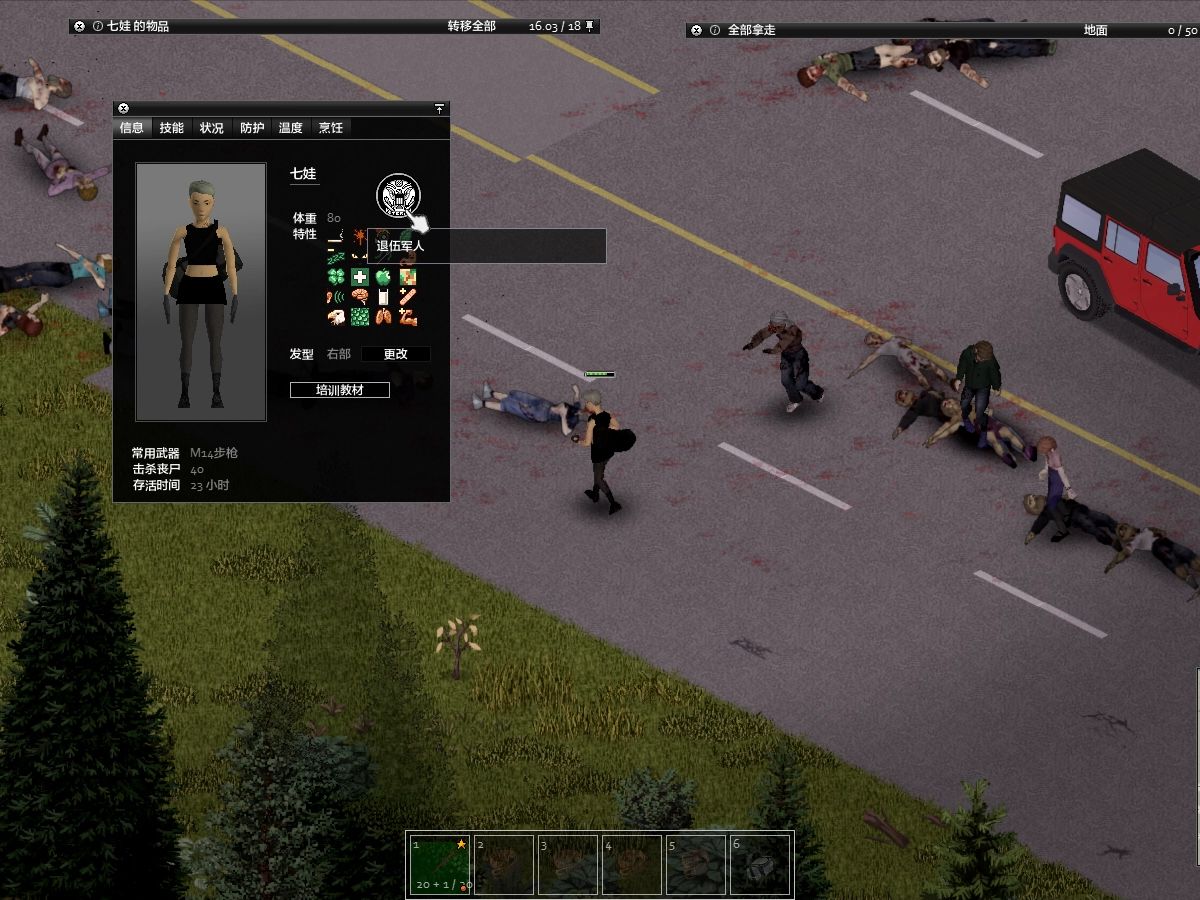The width and height of the screenshot is (1200, 900).
Task: Open the 培训教材 training materials
Action: click(340, 390)
